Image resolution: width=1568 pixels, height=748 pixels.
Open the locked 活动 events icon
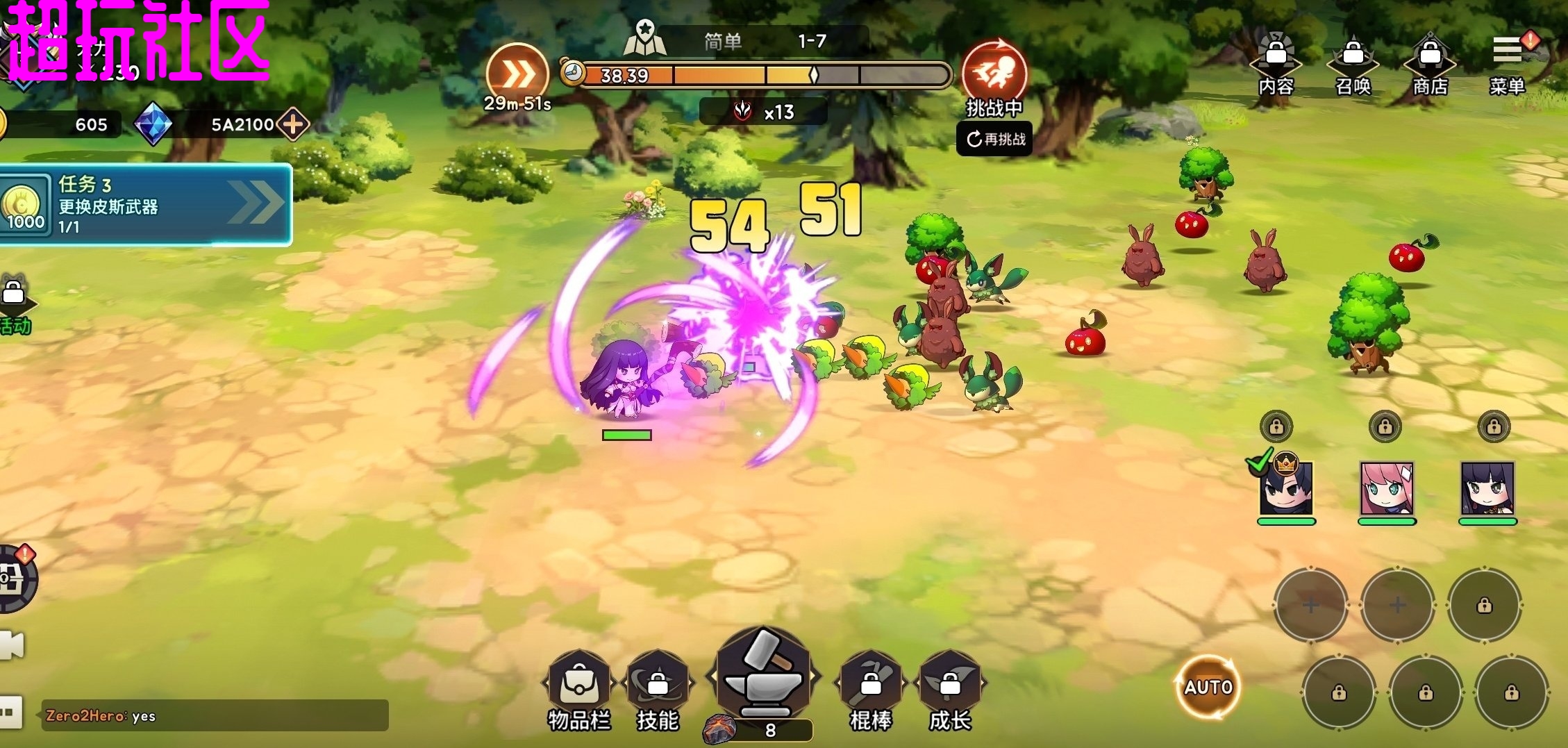pyautogui.click(x=14, y=306)
